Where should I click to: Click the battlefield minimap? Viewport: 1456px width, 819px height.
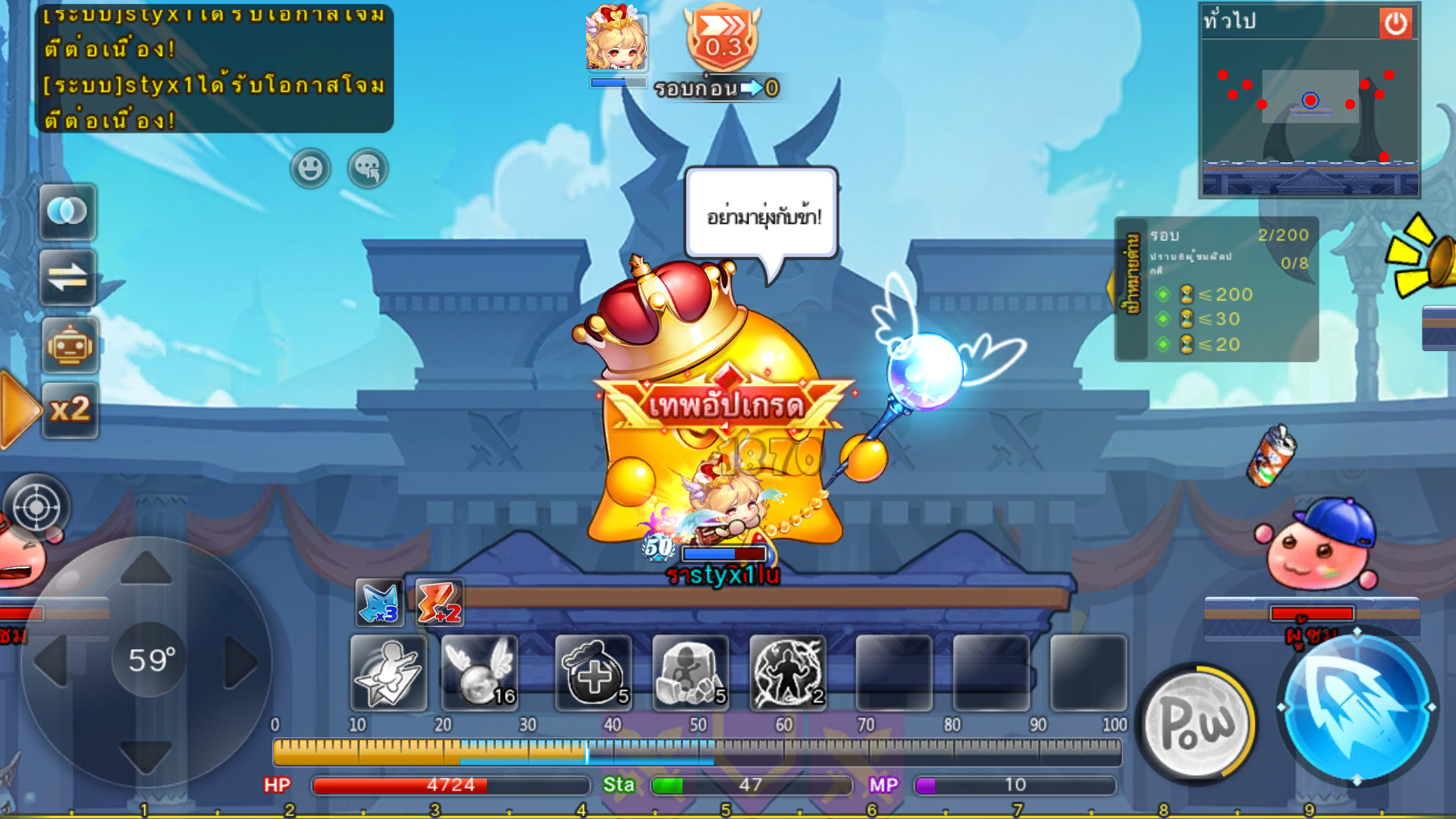pyautogui.click(x=1310, y=114)
